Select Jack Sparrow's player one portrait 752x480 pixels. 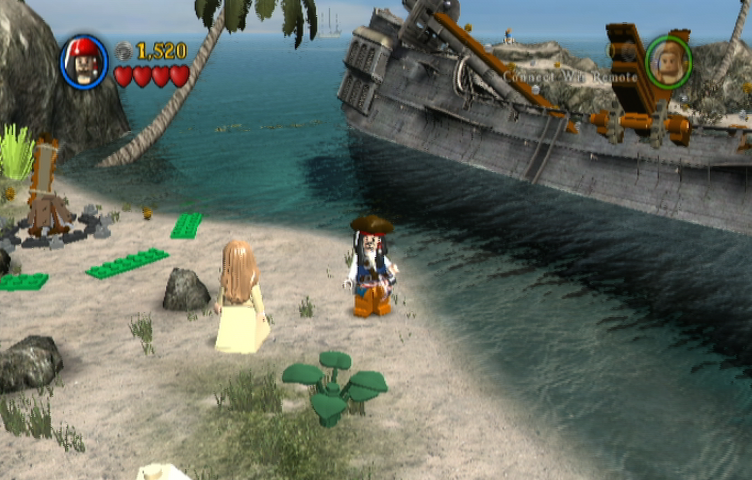(85, 62)
